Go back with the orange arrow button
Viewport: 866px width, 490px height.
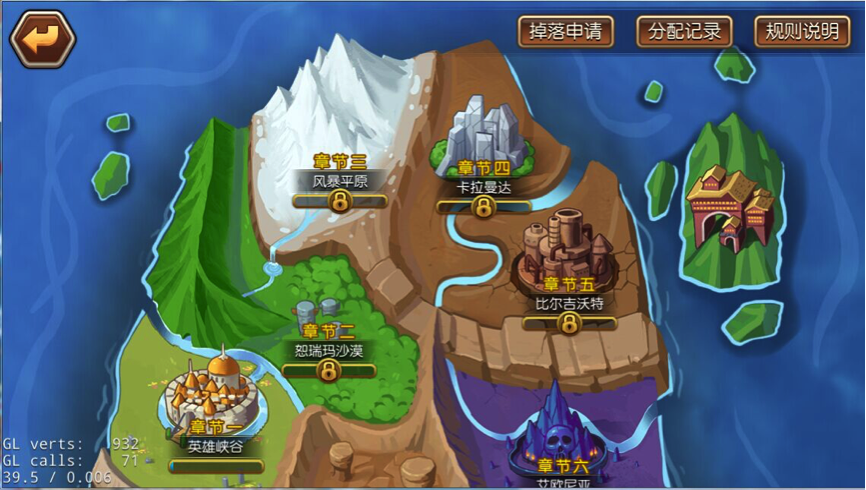tap(42, 39)
